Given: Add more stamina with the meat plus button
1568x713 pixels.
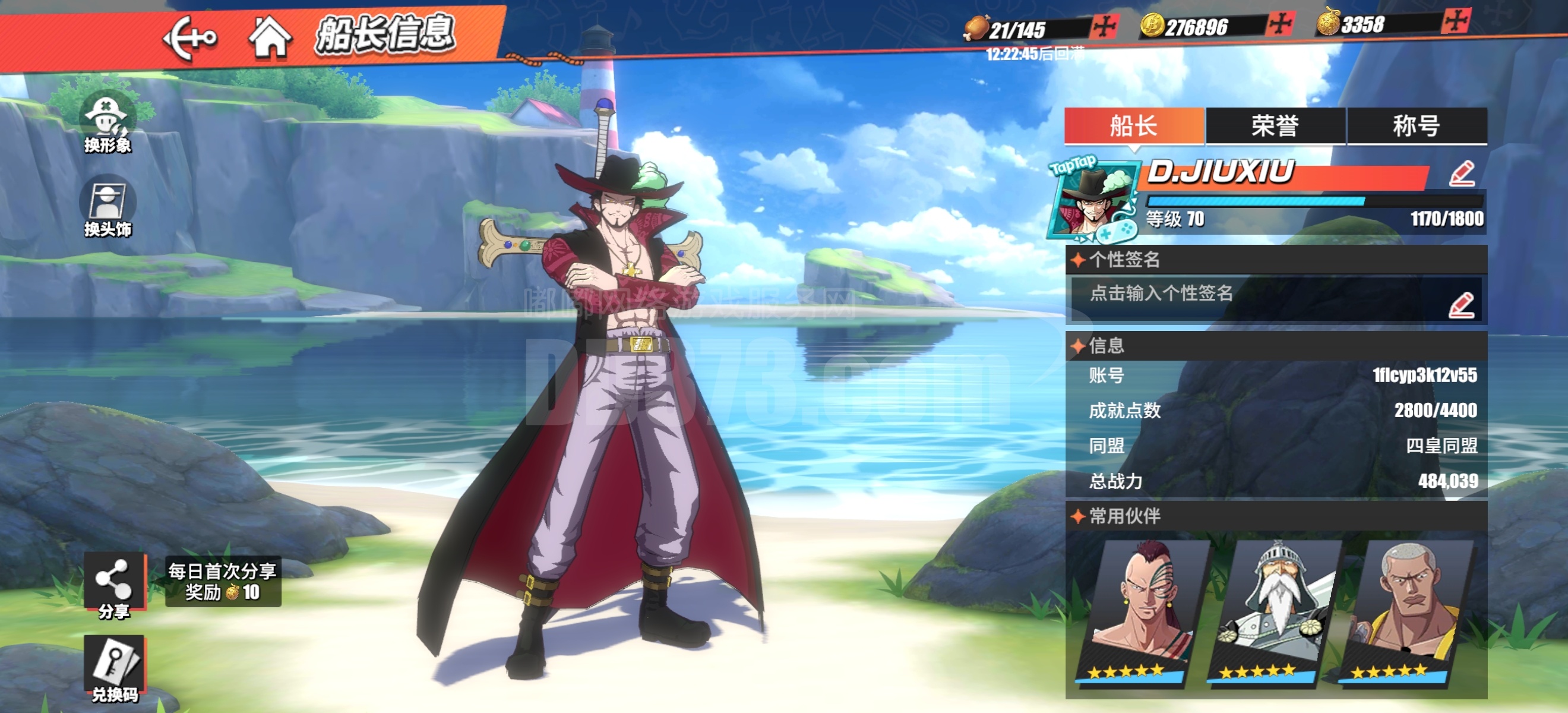Looking at the screenshot, I should pyautogui.click(x=1103, y=27).
